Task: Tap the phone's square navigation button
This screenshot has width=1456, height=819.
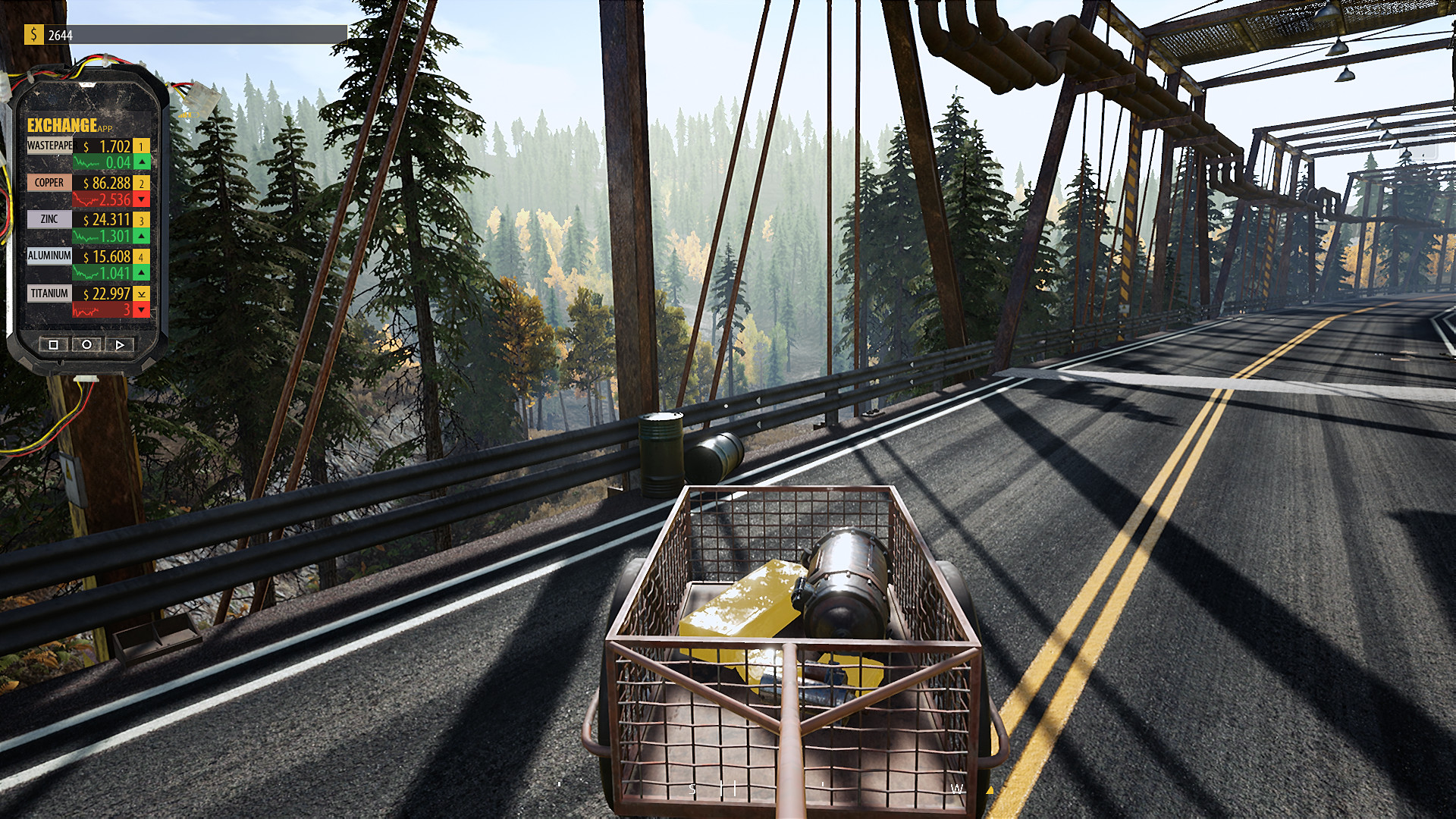Action: point(53,344)
